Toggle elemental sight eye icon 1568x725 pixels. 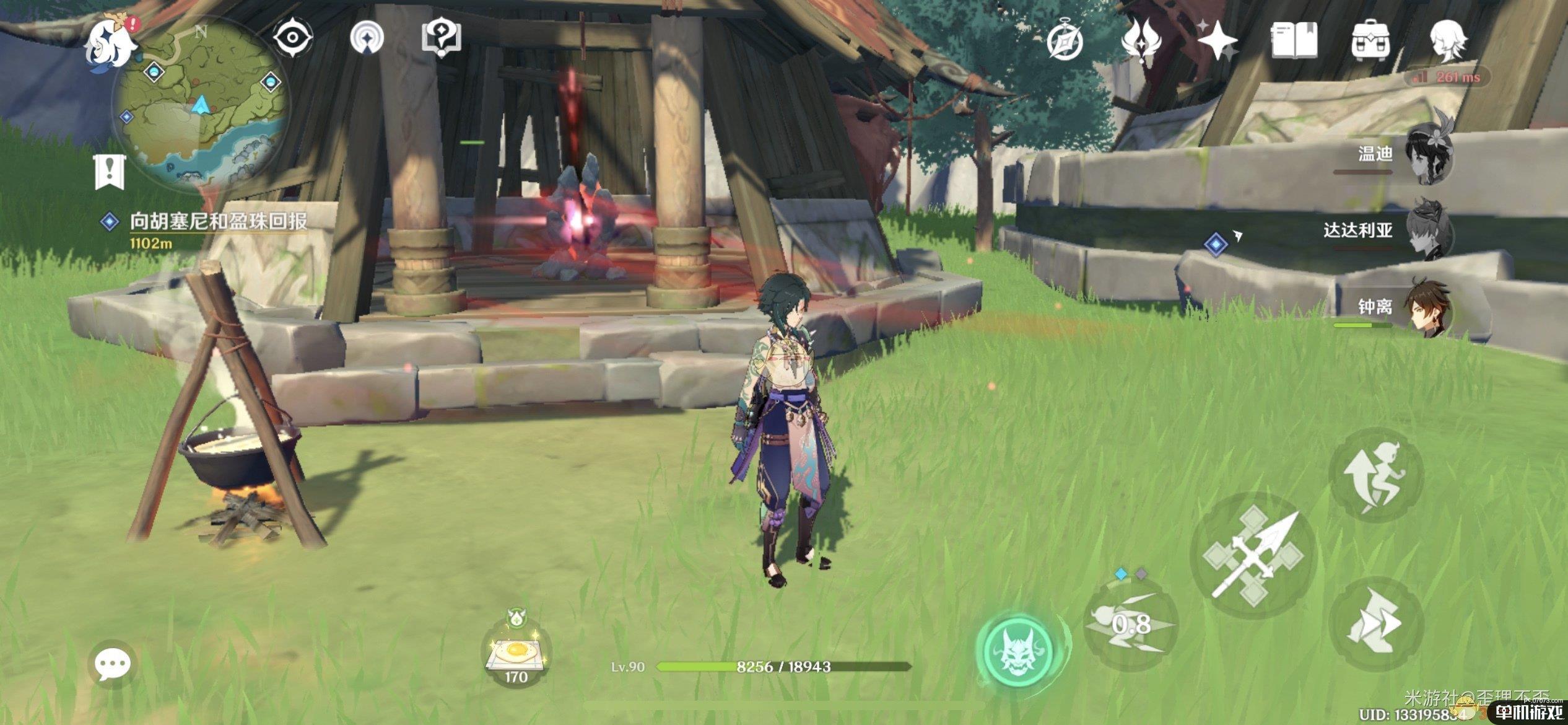292,37
